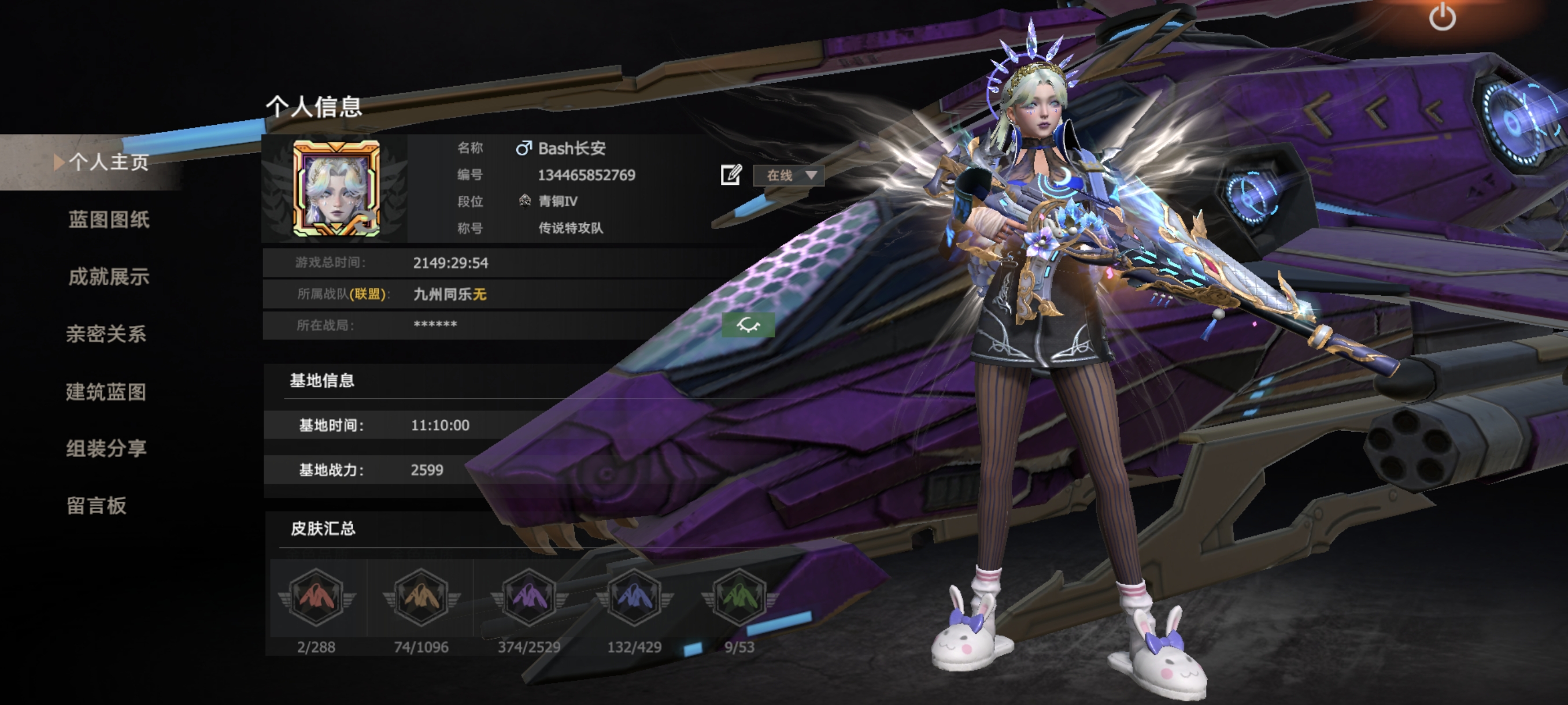Screen dimensions: 1568x705
Task: Go to the 建筑蓝图 tab
Action: pos(106,392)
